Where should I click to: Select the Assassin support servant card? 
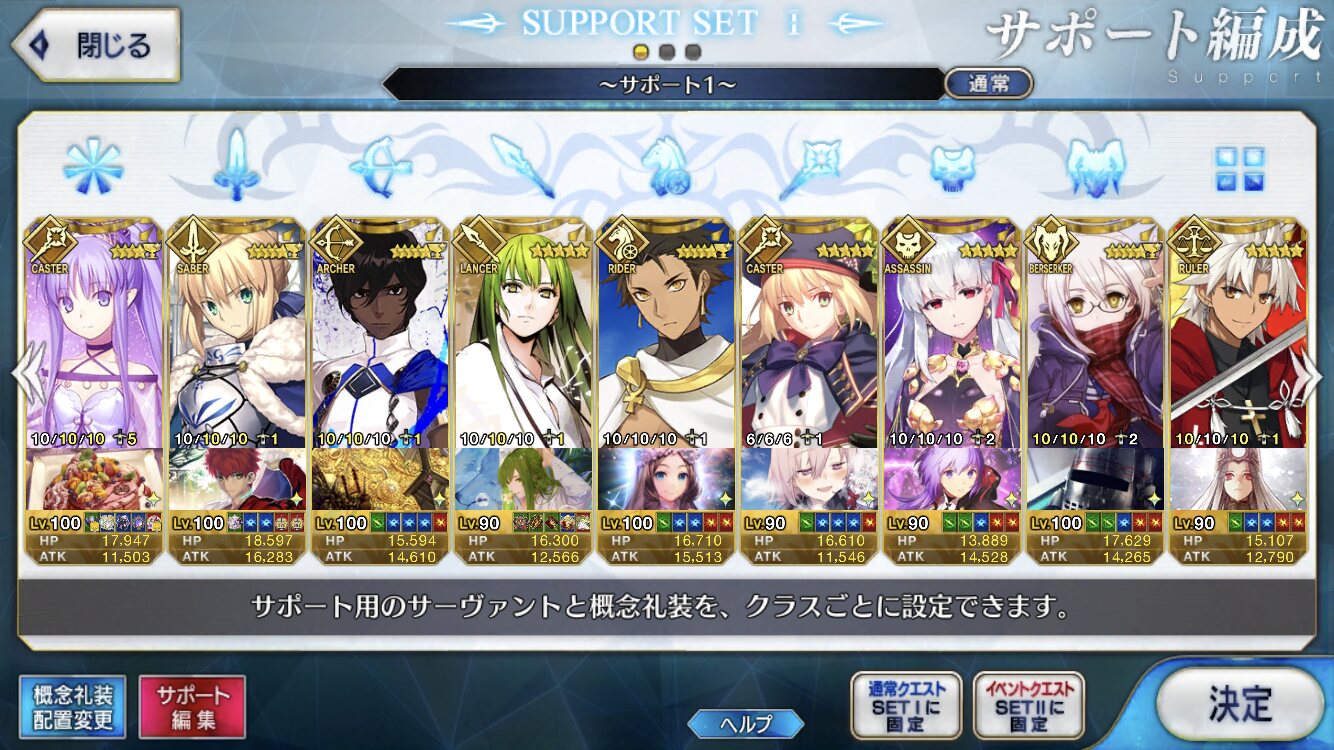(x=951, y=340)
